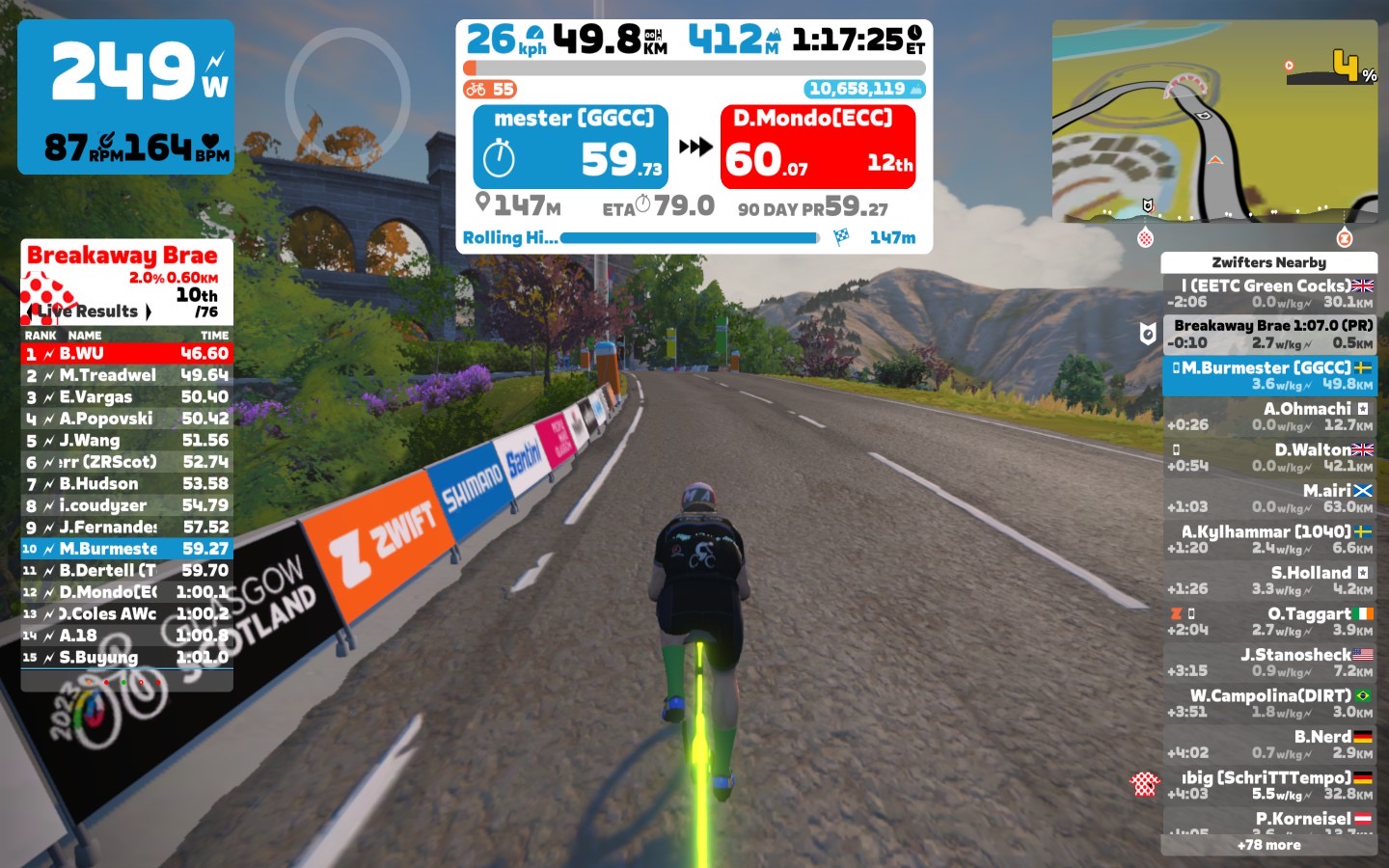Image resolution: width=1389 pixels, height=868 pixels.
Task: Choose D.Walton from nearby riders
Action: [1268, 458]
